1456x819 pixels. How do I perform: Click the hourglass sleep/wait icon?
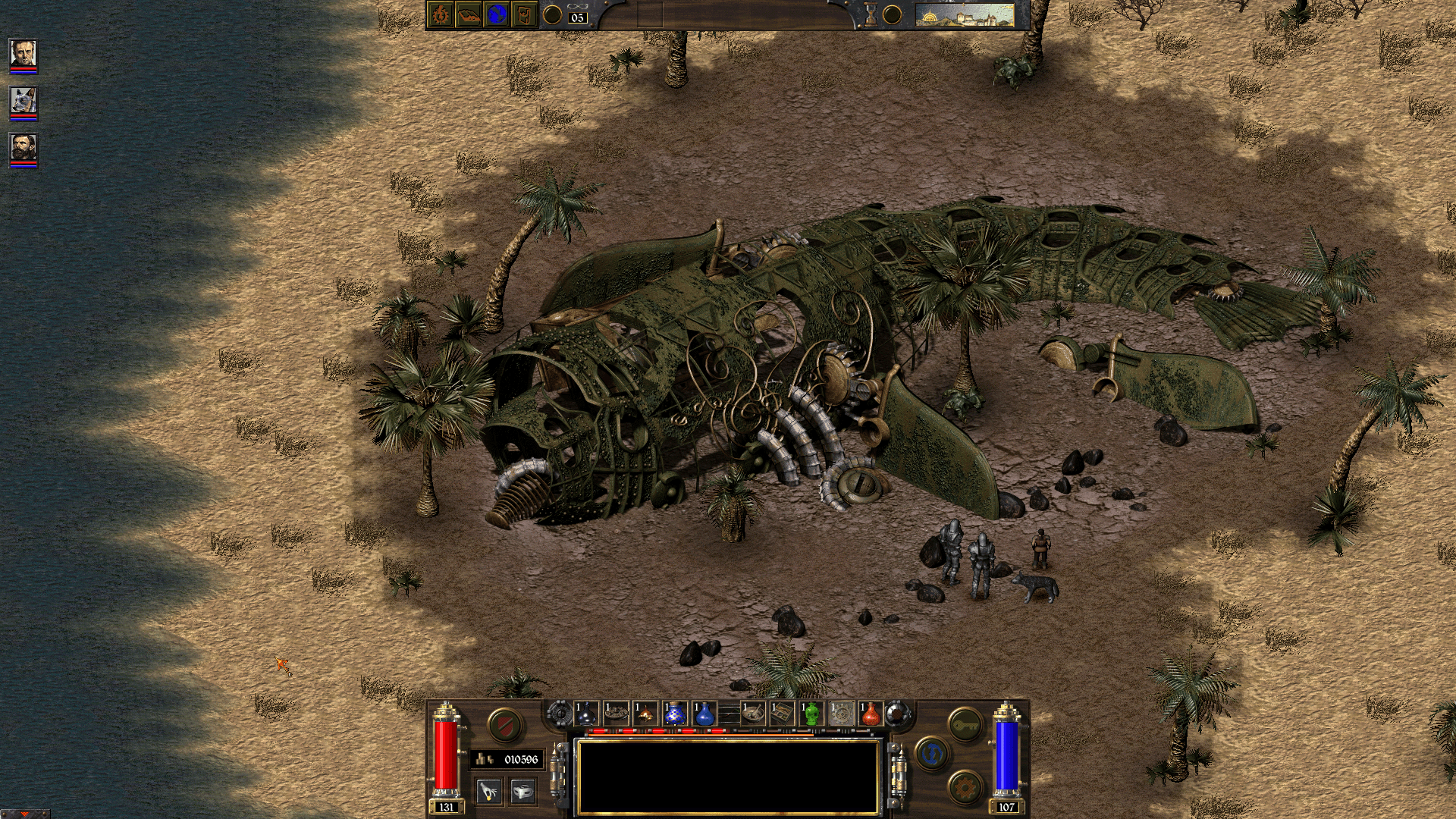point(871,14)
